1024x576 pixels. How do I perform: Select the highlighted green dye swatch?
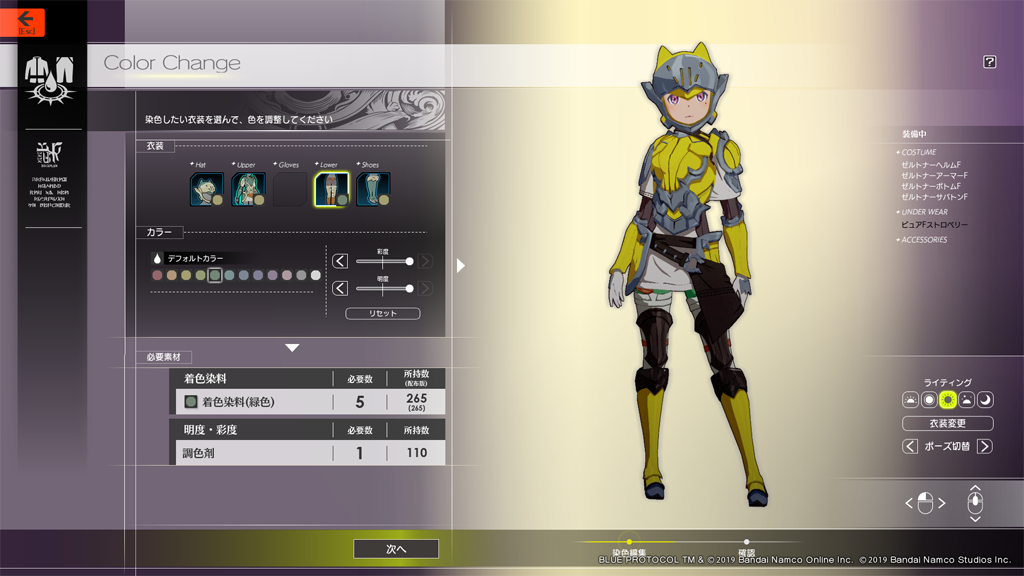pos(214,275)
